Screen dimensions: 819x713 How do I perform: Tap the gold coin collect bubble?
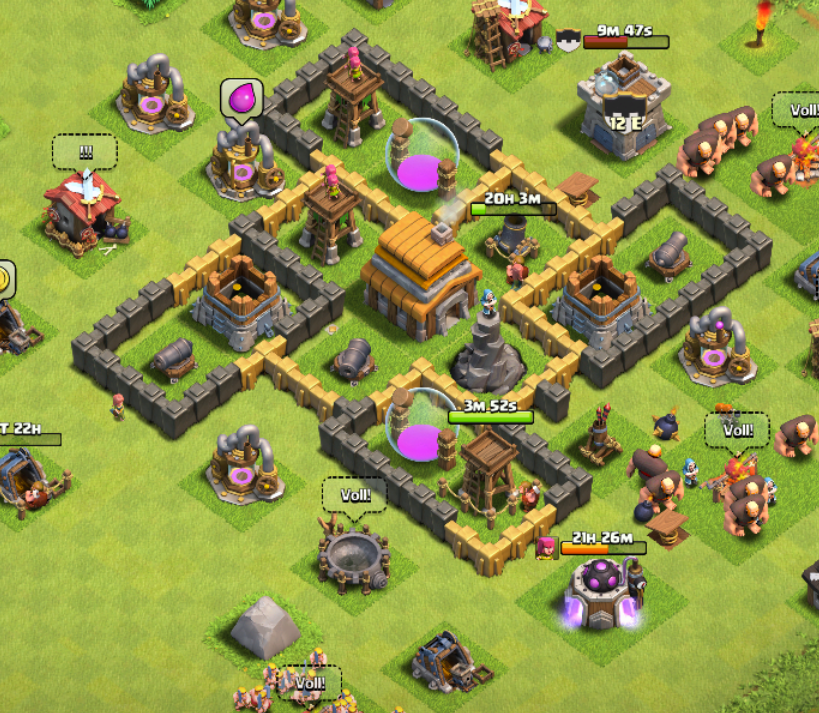pyautogui.click(x=5, y=279)
